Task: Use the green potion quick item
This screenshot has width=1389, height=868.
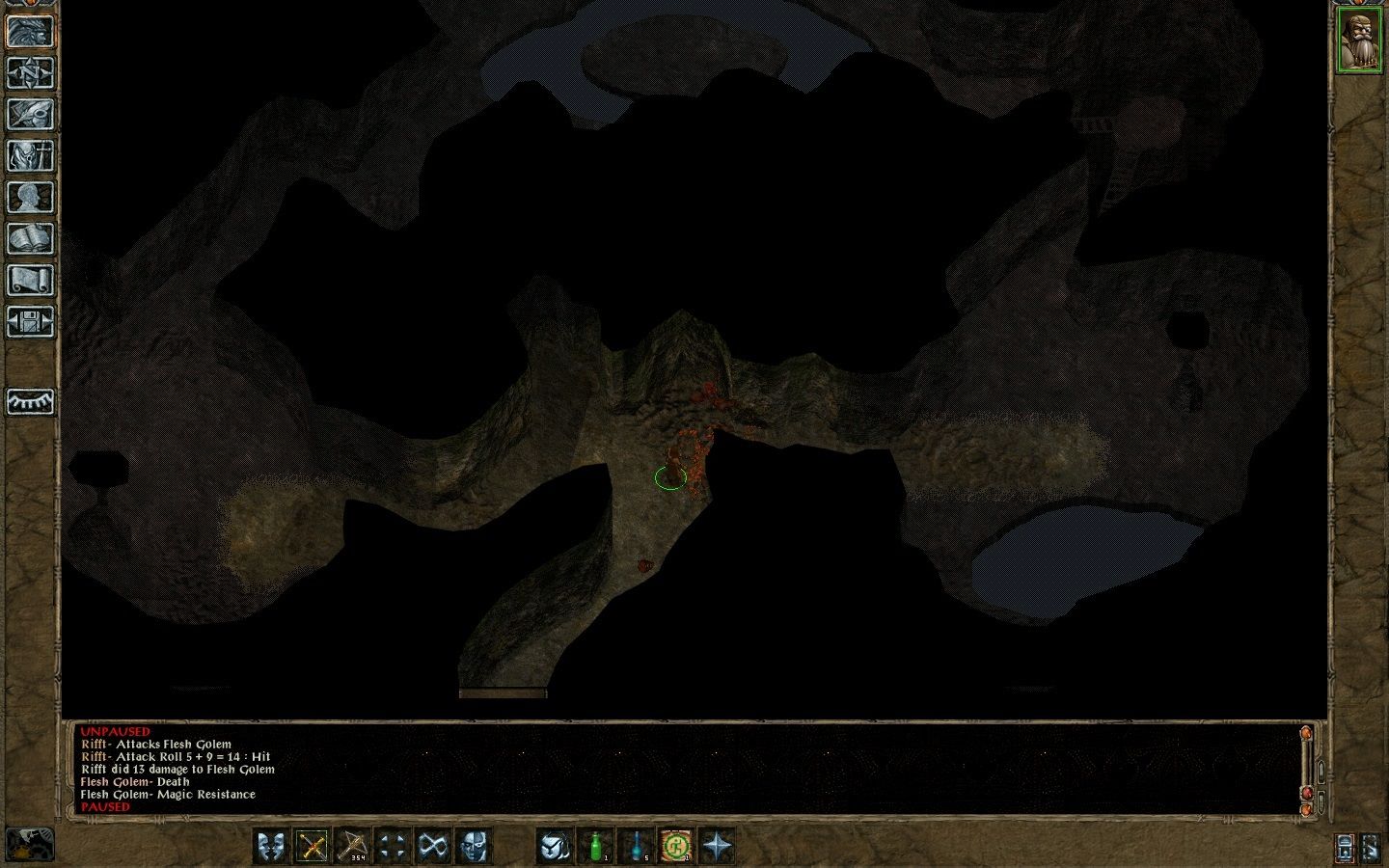Action: [x=596, y=846]
